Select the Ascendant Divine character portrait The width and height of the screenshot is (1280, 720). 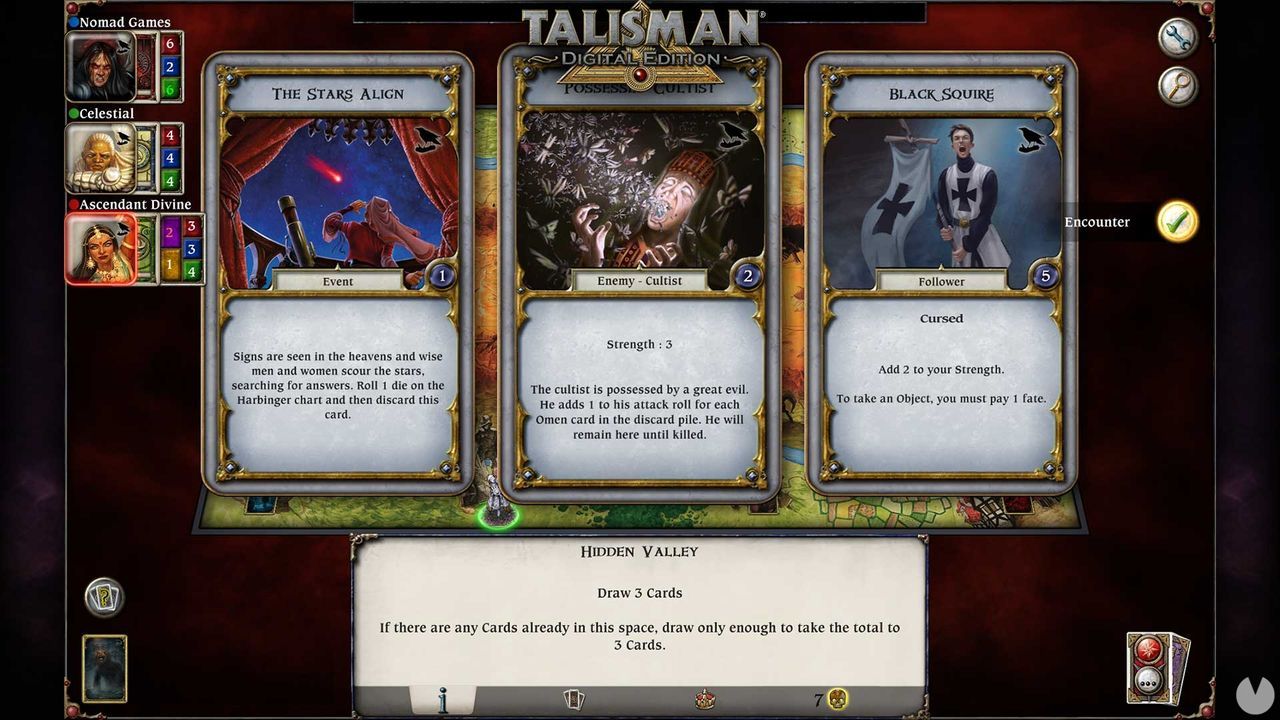(x=103, y=248)
